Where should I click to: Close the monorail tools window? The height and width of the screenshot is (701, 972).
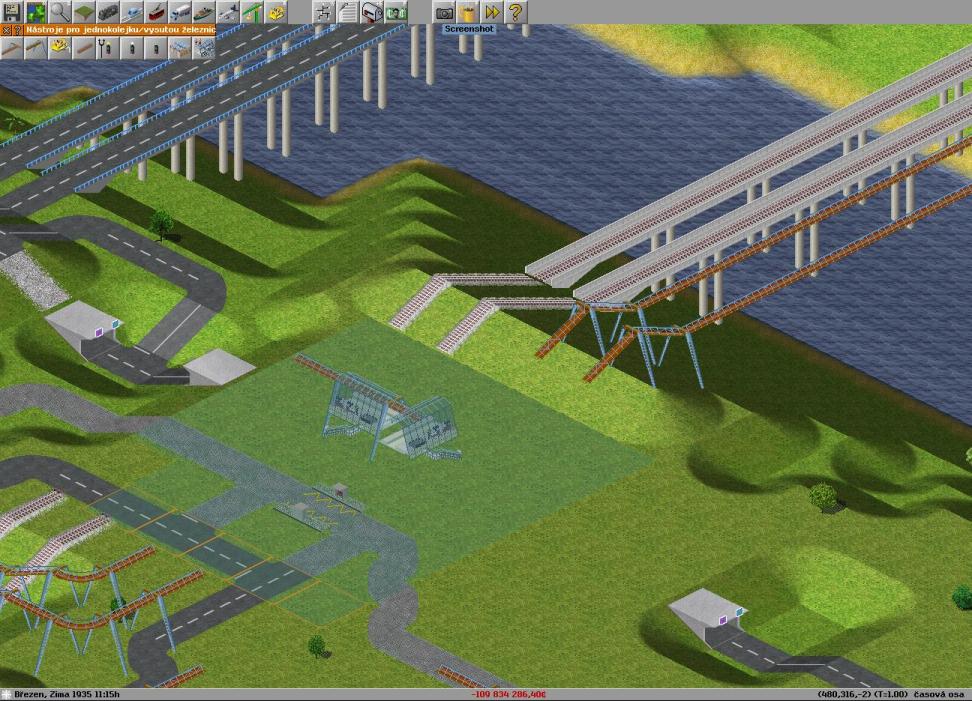(5, 30)
